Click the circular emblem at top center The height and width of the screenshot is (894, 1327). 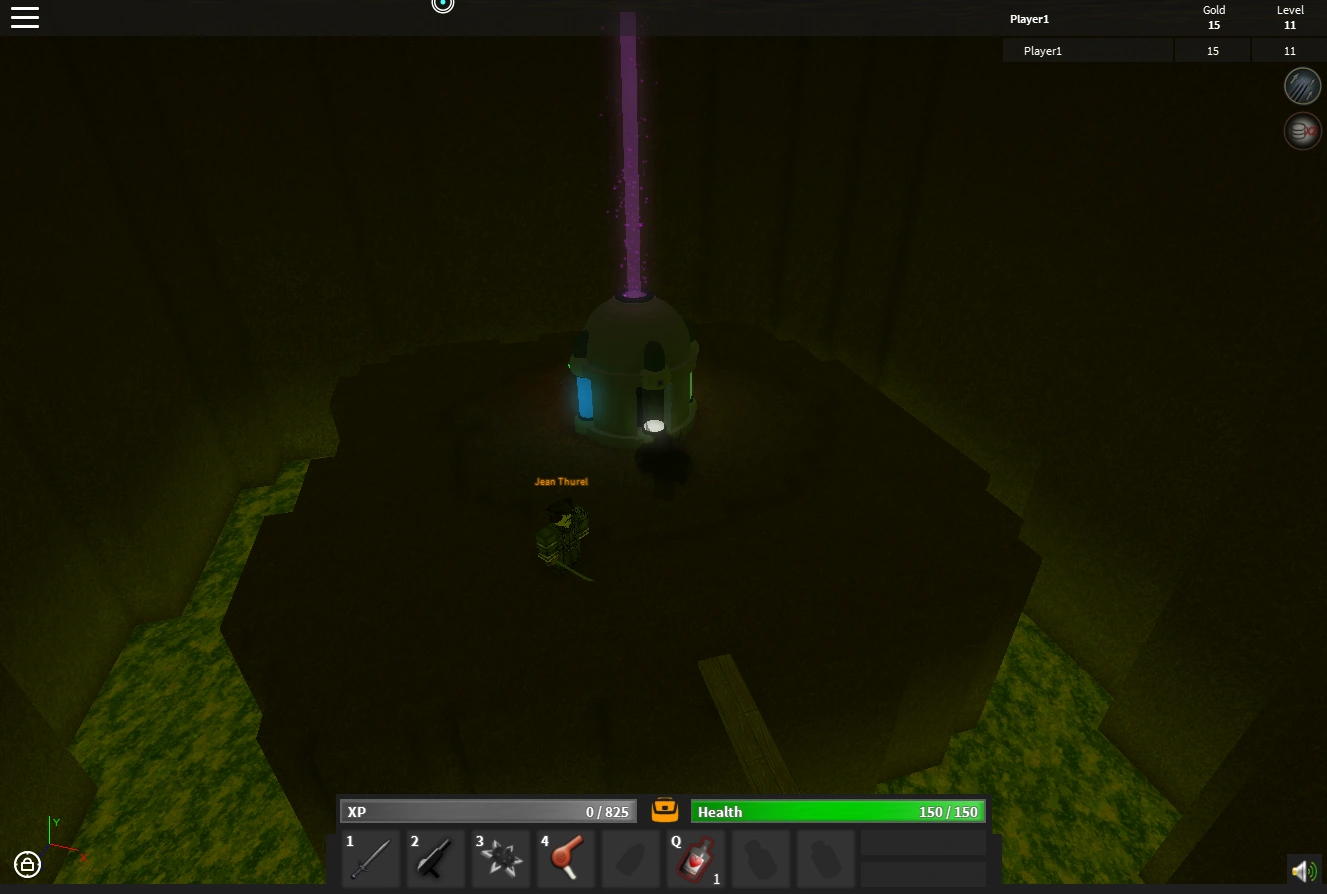443,5
